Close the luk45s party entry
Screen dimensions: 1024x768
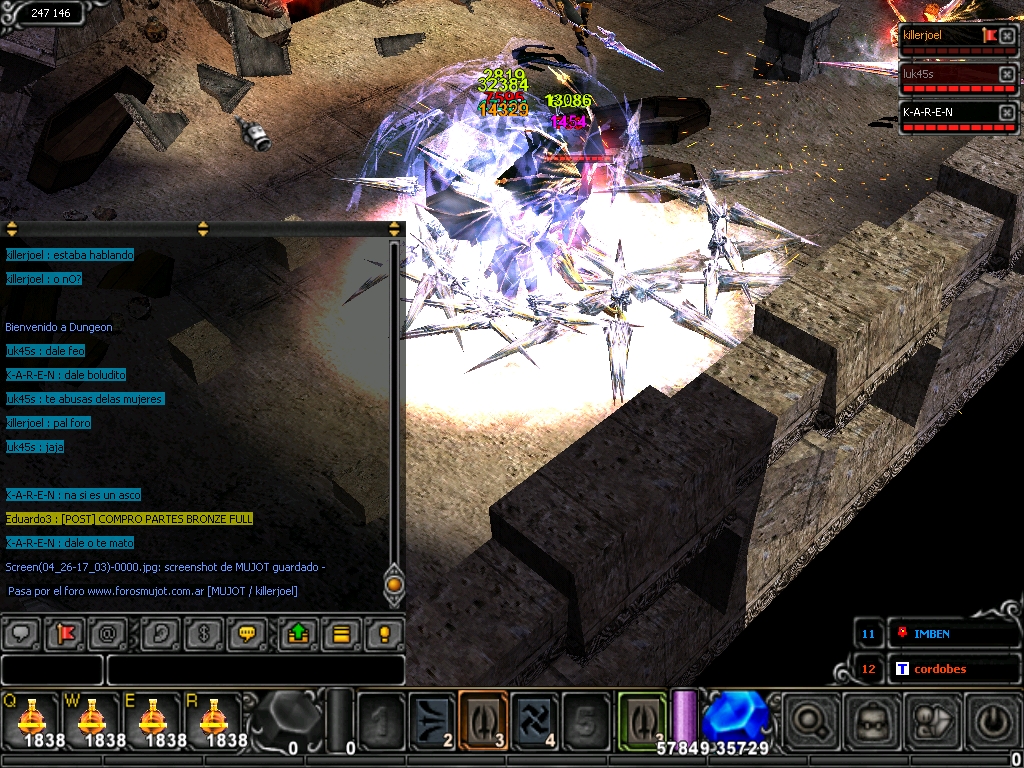coord(1007,75)
